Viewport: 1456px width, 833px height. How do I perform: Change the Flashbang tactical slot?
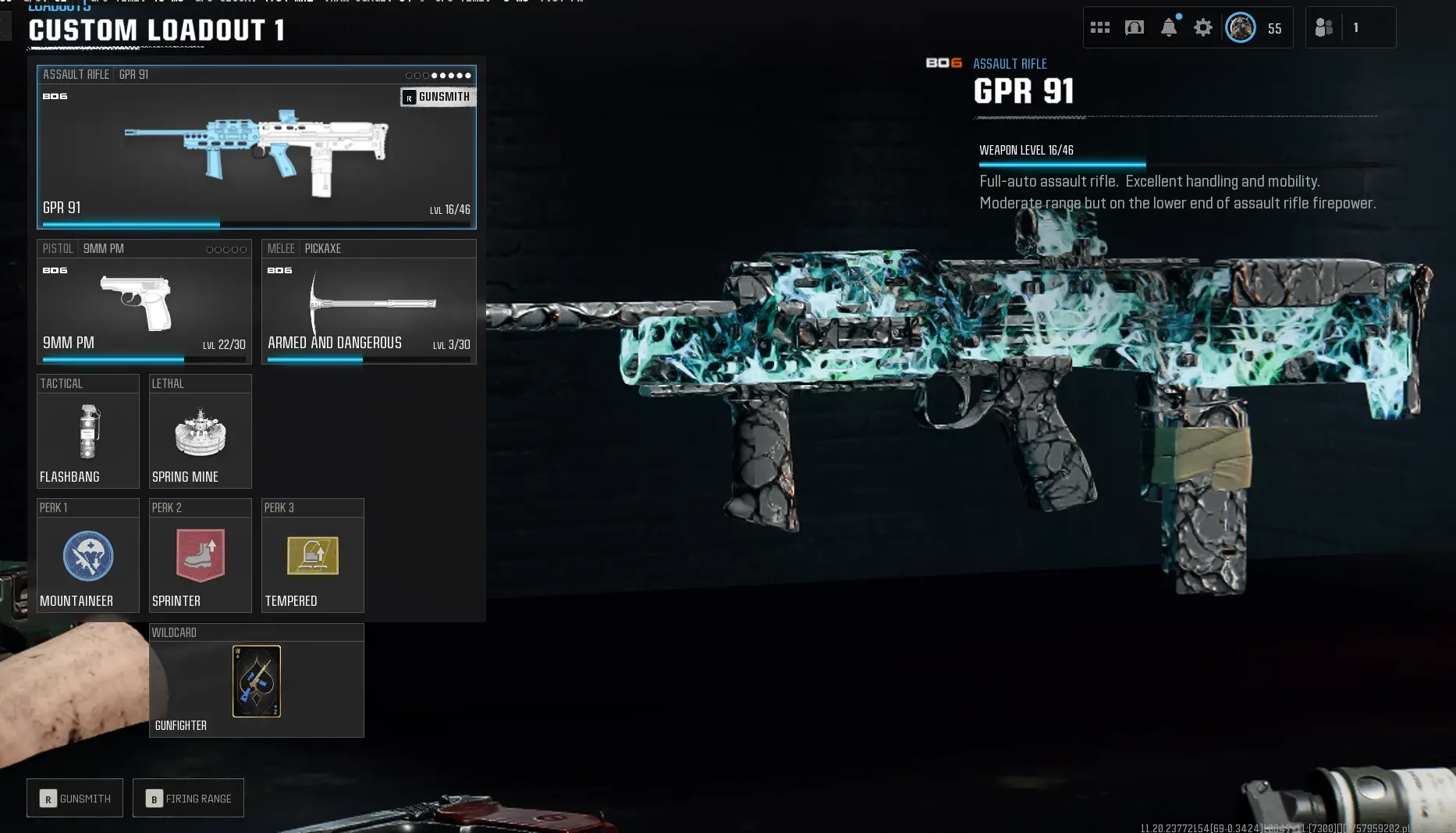point(88,432)
